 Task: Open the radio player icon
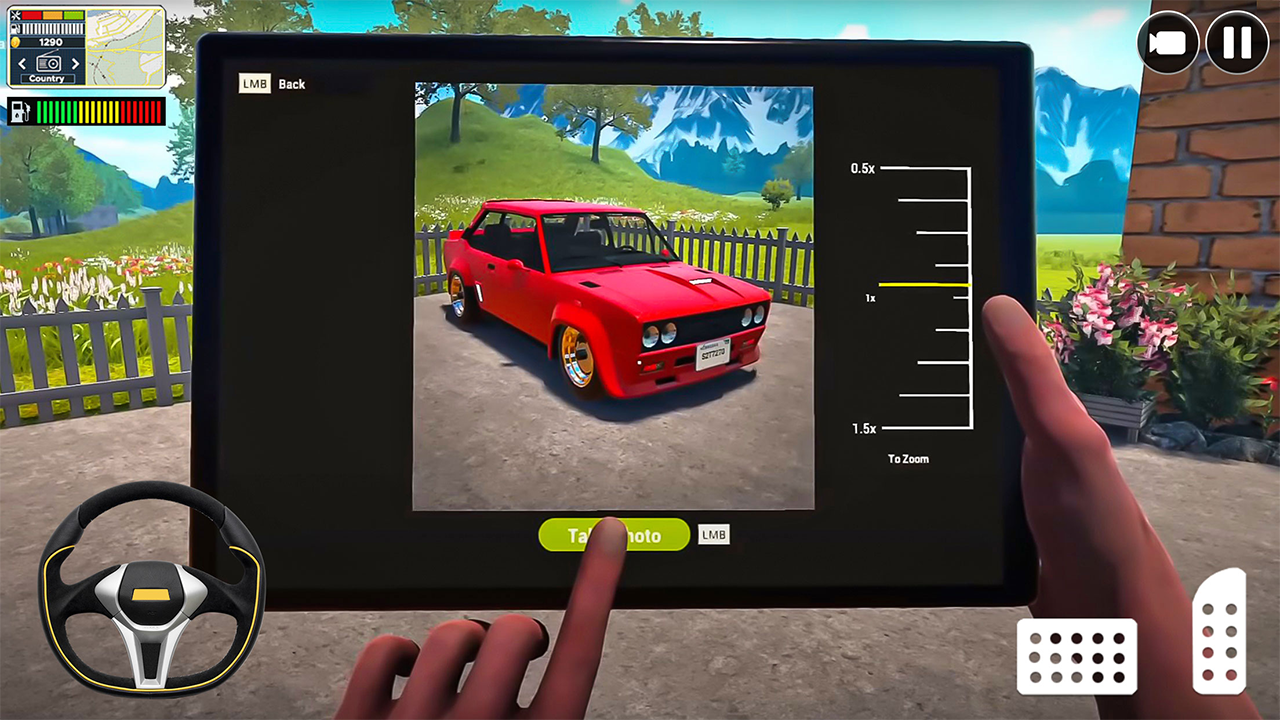(x=47, y=62)
